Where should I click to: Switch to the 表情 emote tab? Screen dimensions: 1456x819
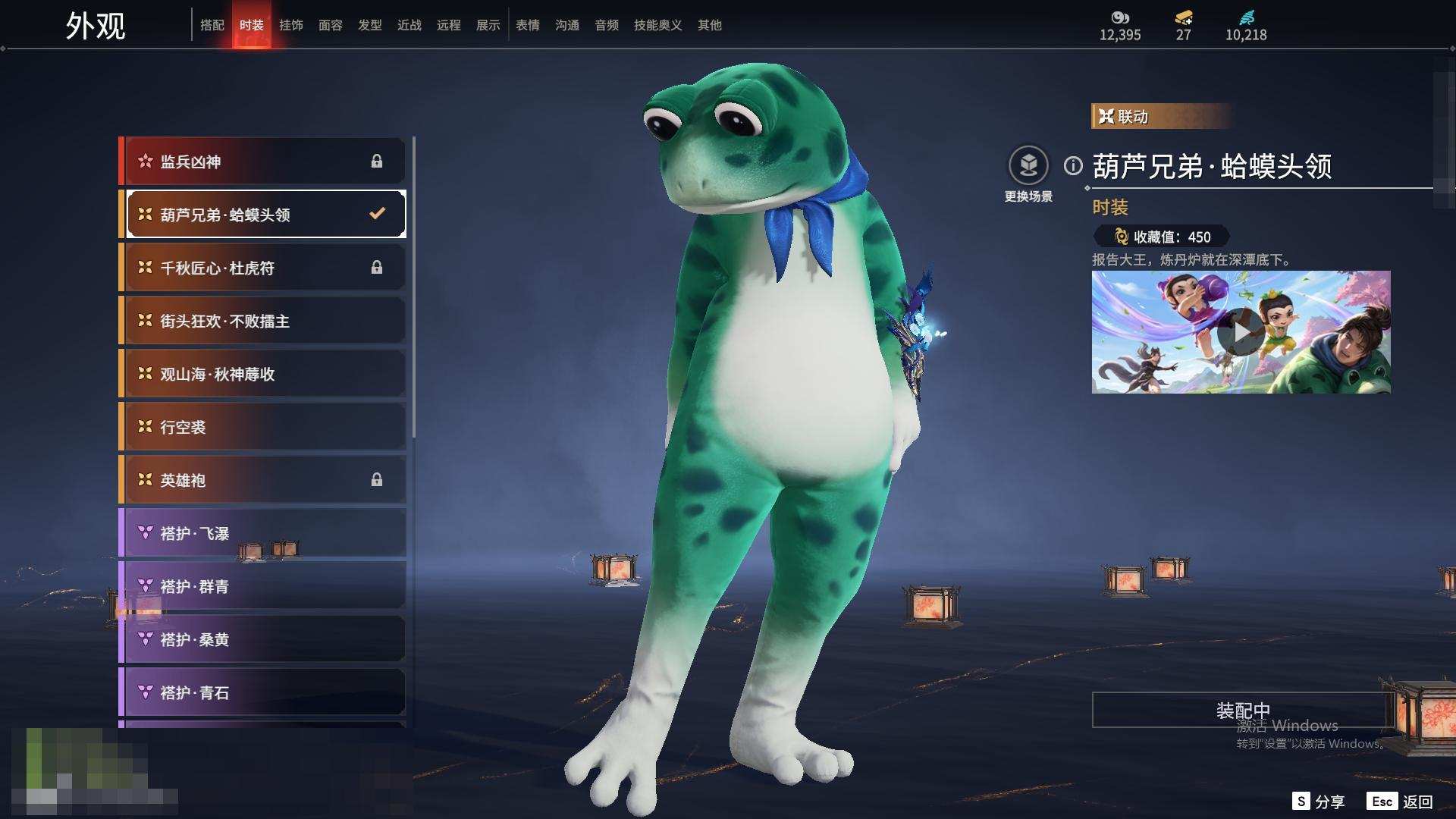pos(528,25)
